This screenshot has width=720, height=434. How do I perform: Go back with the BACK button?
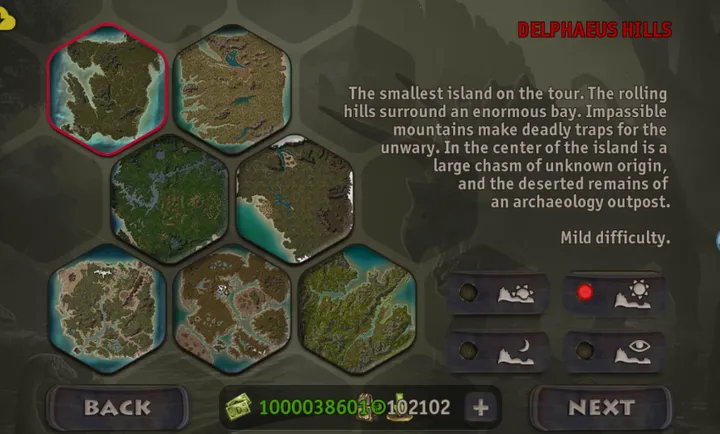[x=117, y=407]
